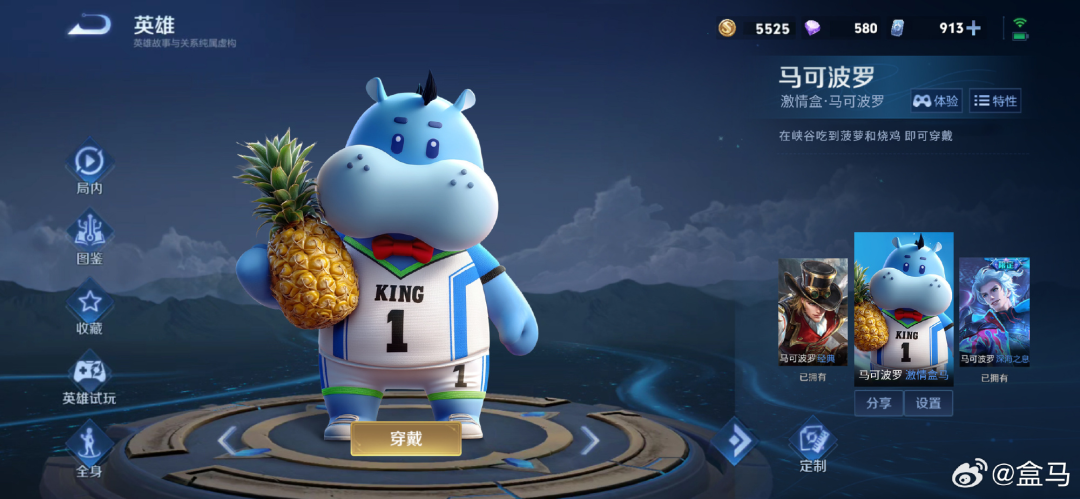Add more currency with the plus icon
The width and height of the screenshot is (1080, 499).
pyautogui.click(x=974, y=28)
